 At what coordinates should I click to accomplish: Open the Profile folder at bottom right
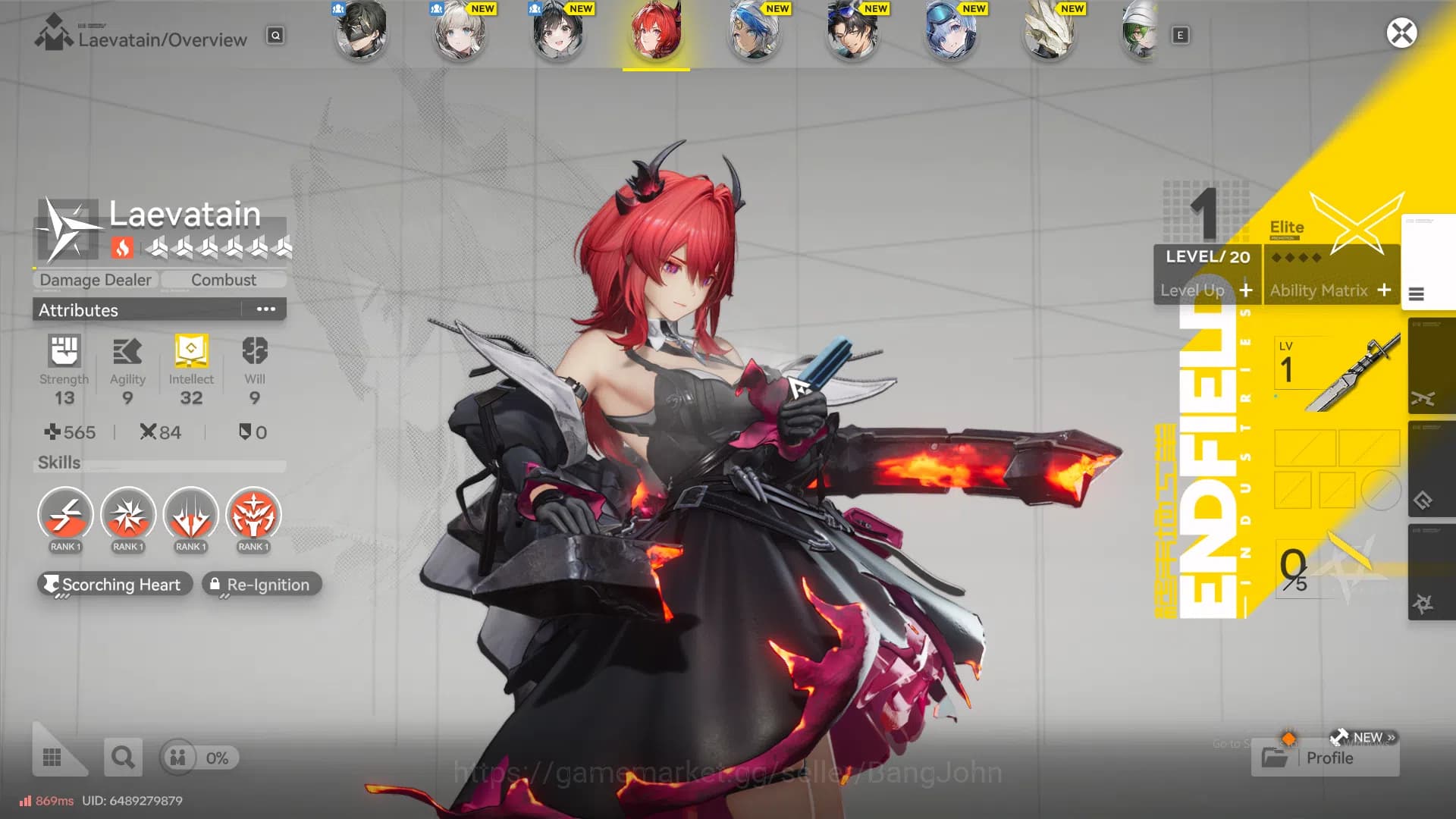tap(1324, 758)
